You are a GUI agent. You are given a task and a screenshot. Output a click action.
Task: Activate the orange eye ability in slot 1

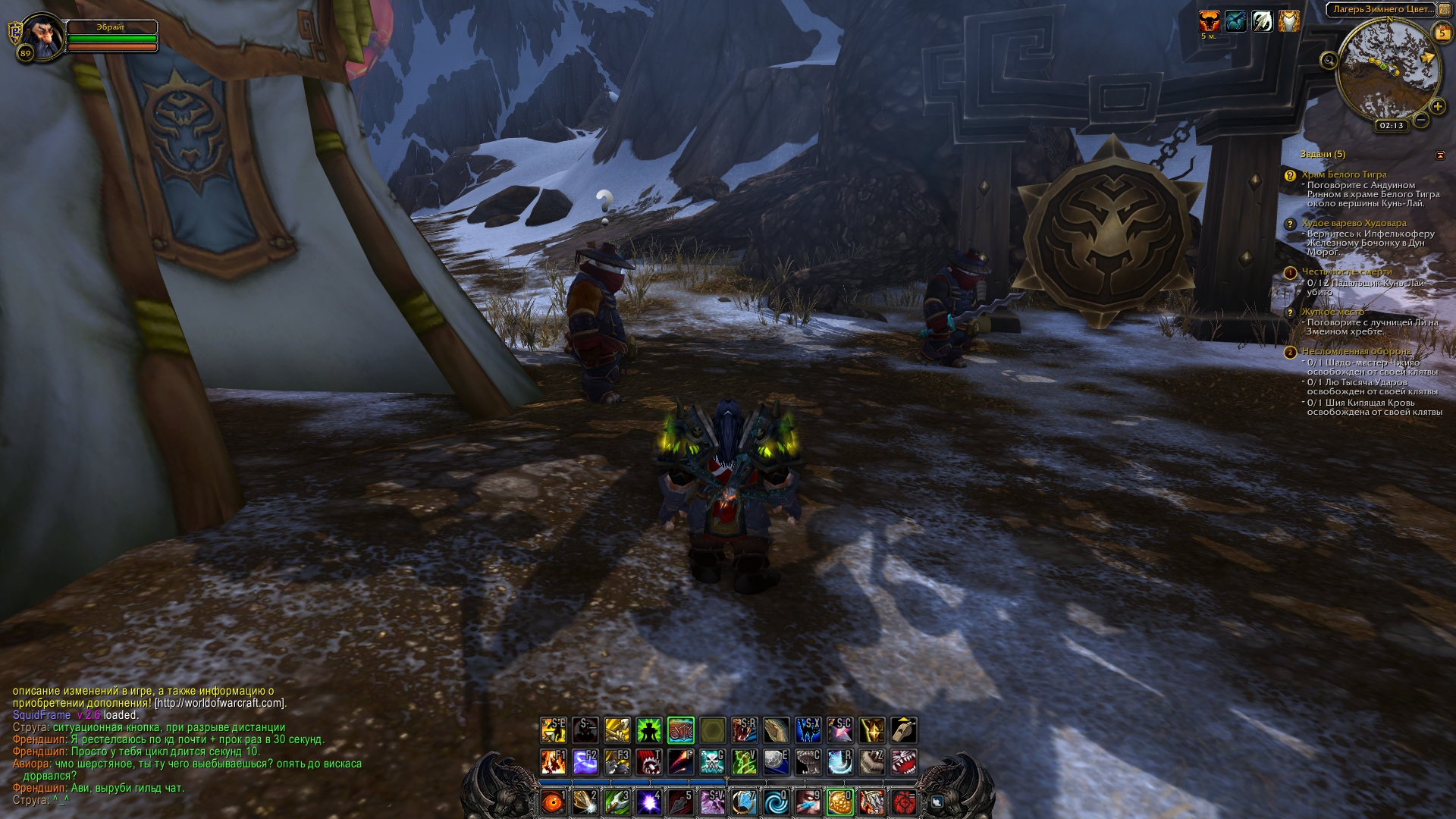click(x=553, y=802)
